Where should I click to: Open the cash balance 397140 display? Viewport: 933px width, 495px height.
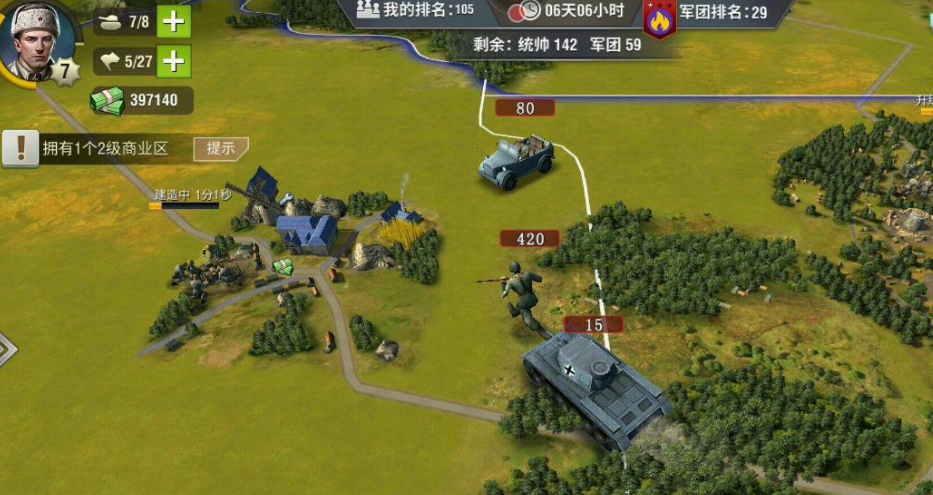[141, 100]
